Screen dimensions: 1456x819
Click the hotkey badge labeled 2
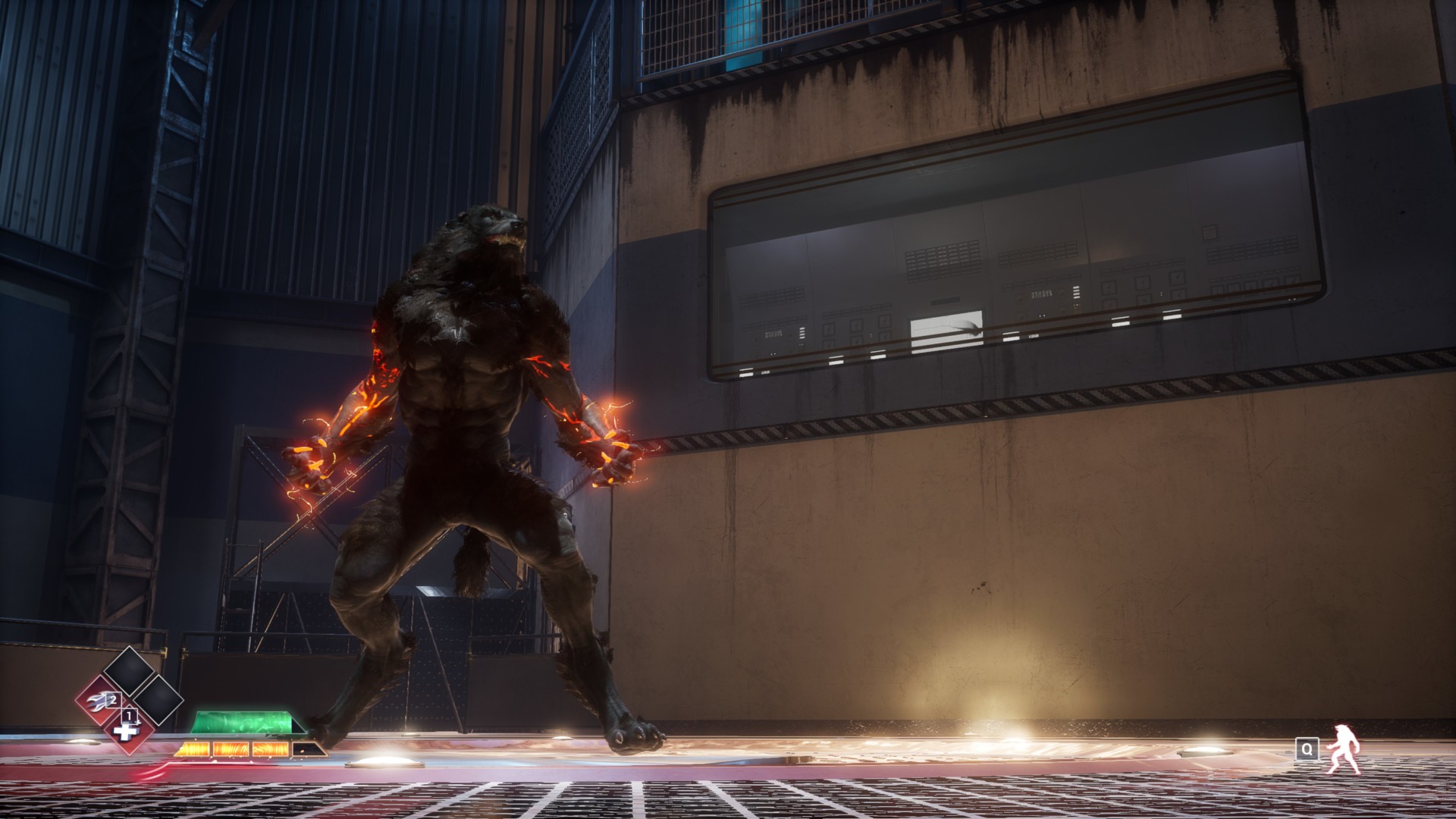tap(112, 699)
